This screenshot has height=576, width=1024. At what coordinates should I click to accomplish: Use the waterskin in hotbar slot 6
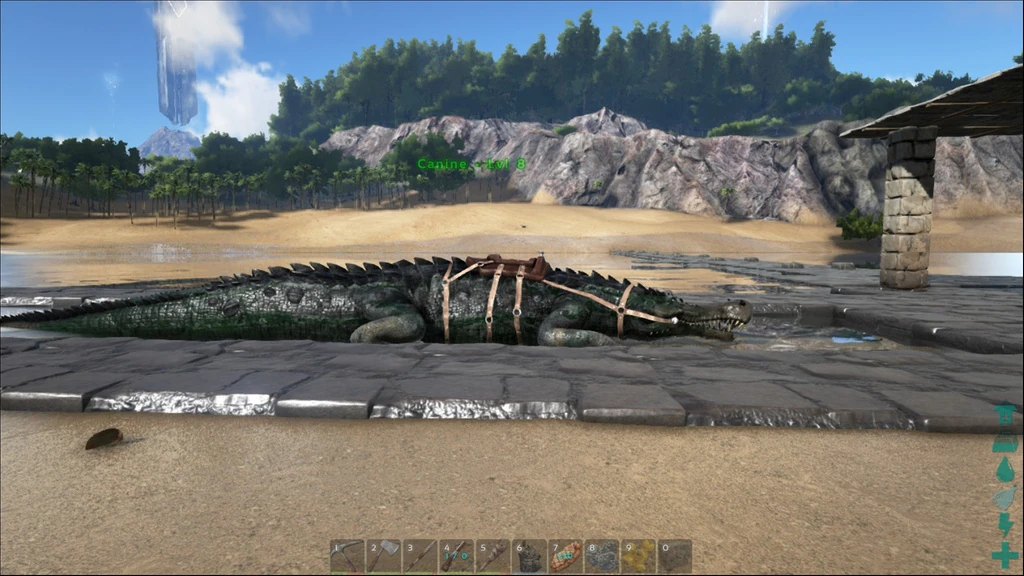click(529, 557)
